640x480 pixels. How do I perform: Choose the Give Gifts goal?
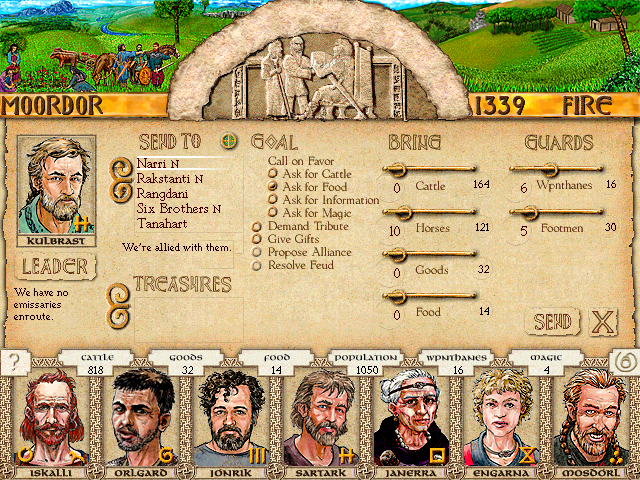click(295, 239)
